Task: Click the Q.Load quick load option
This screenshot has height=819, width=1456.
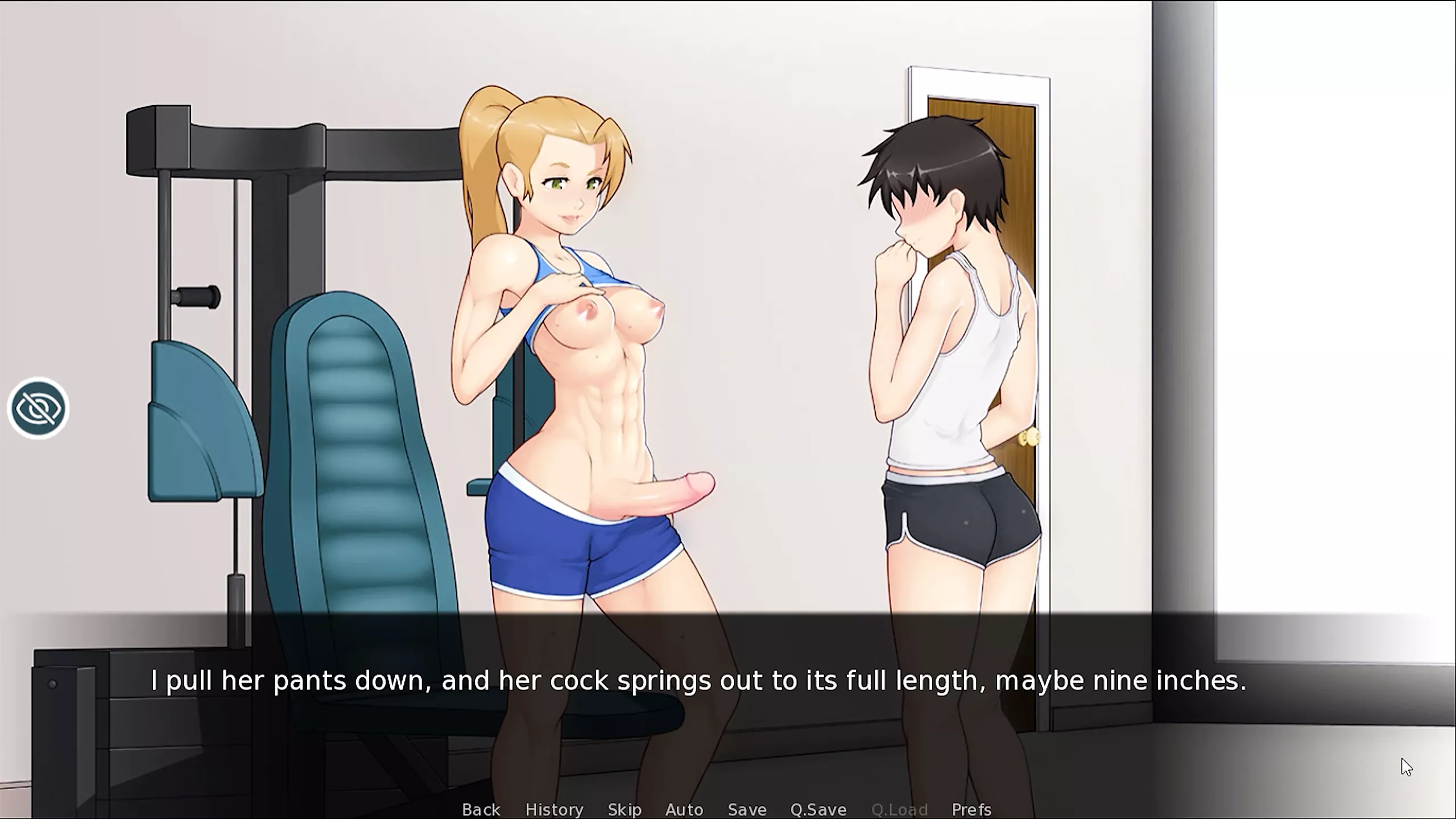Action: (x=899, y=809)
